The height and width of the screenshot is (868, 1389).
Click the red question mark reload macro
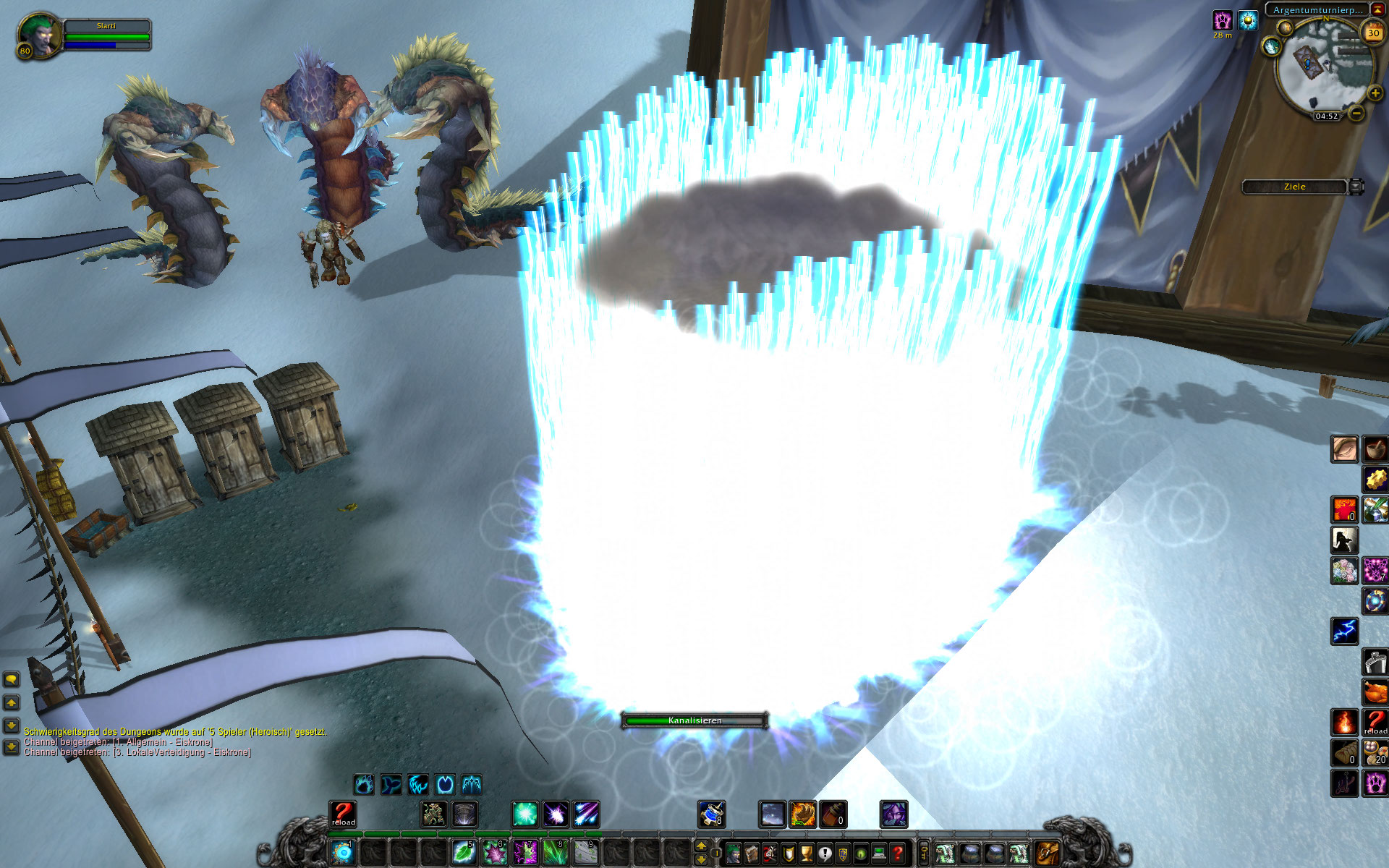pyautogui.click(x=343, y=814)
